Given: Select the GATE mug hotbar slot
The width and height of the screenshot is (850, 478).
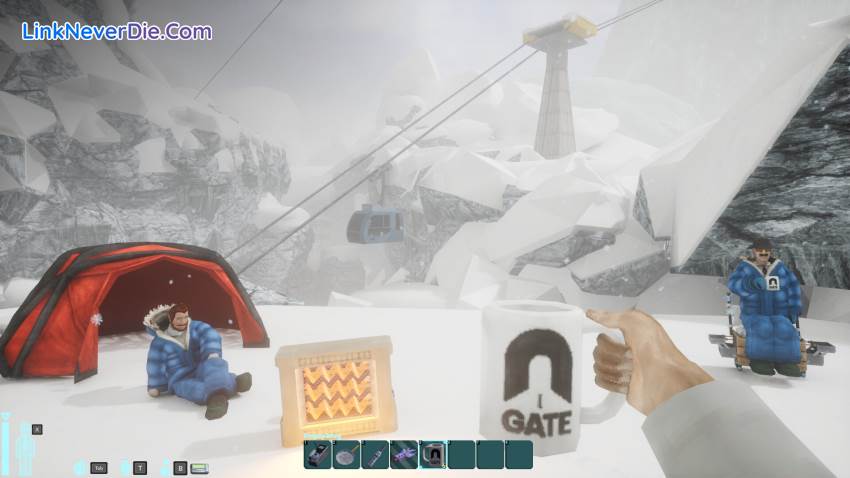Looking at the screenshot, I should pyautogui.click(x=433, y=455).
